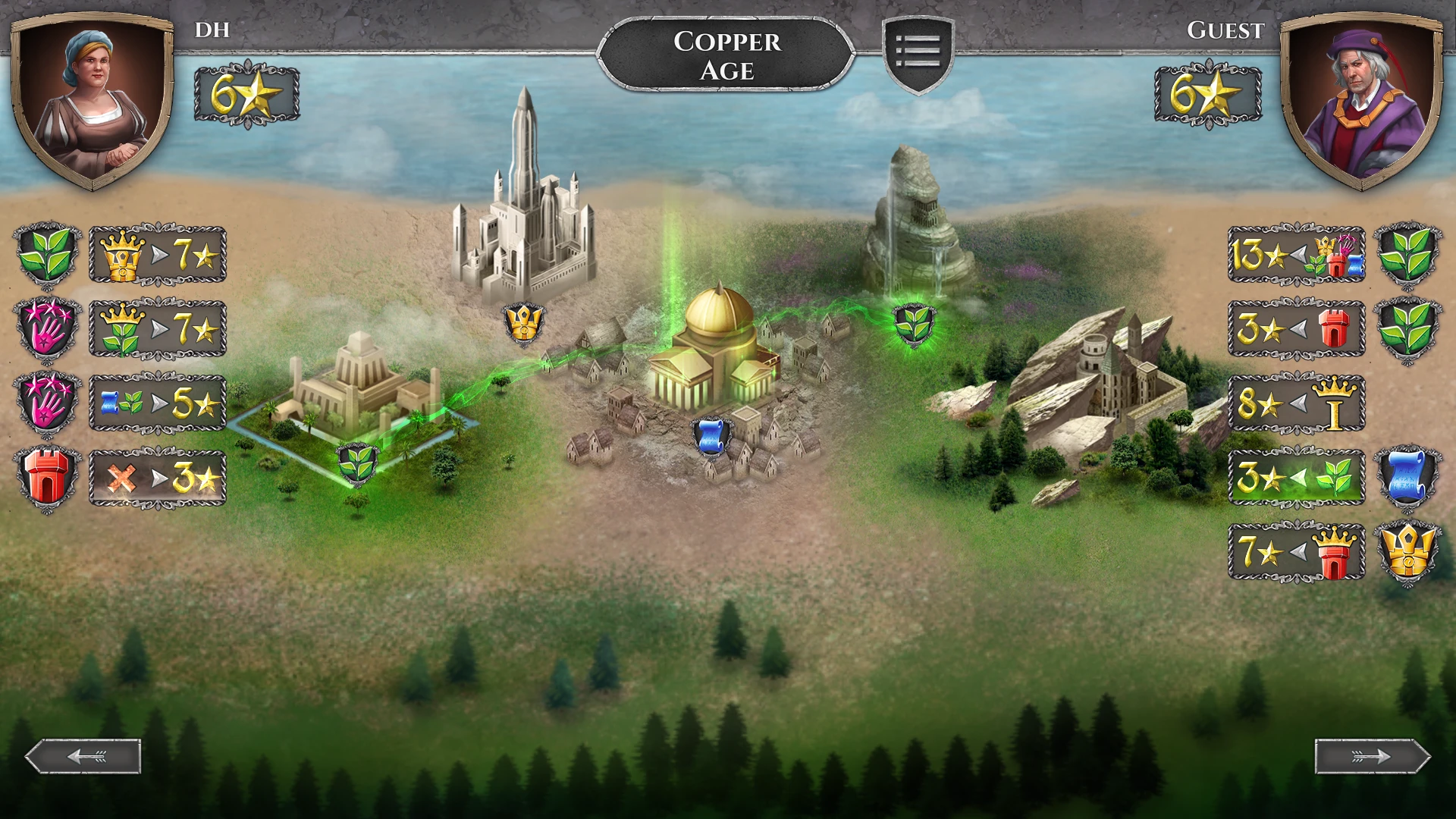This screenshot has width=1456, height=819.
Task: Advance with the right arrow button
Action: pos(1372,756)
